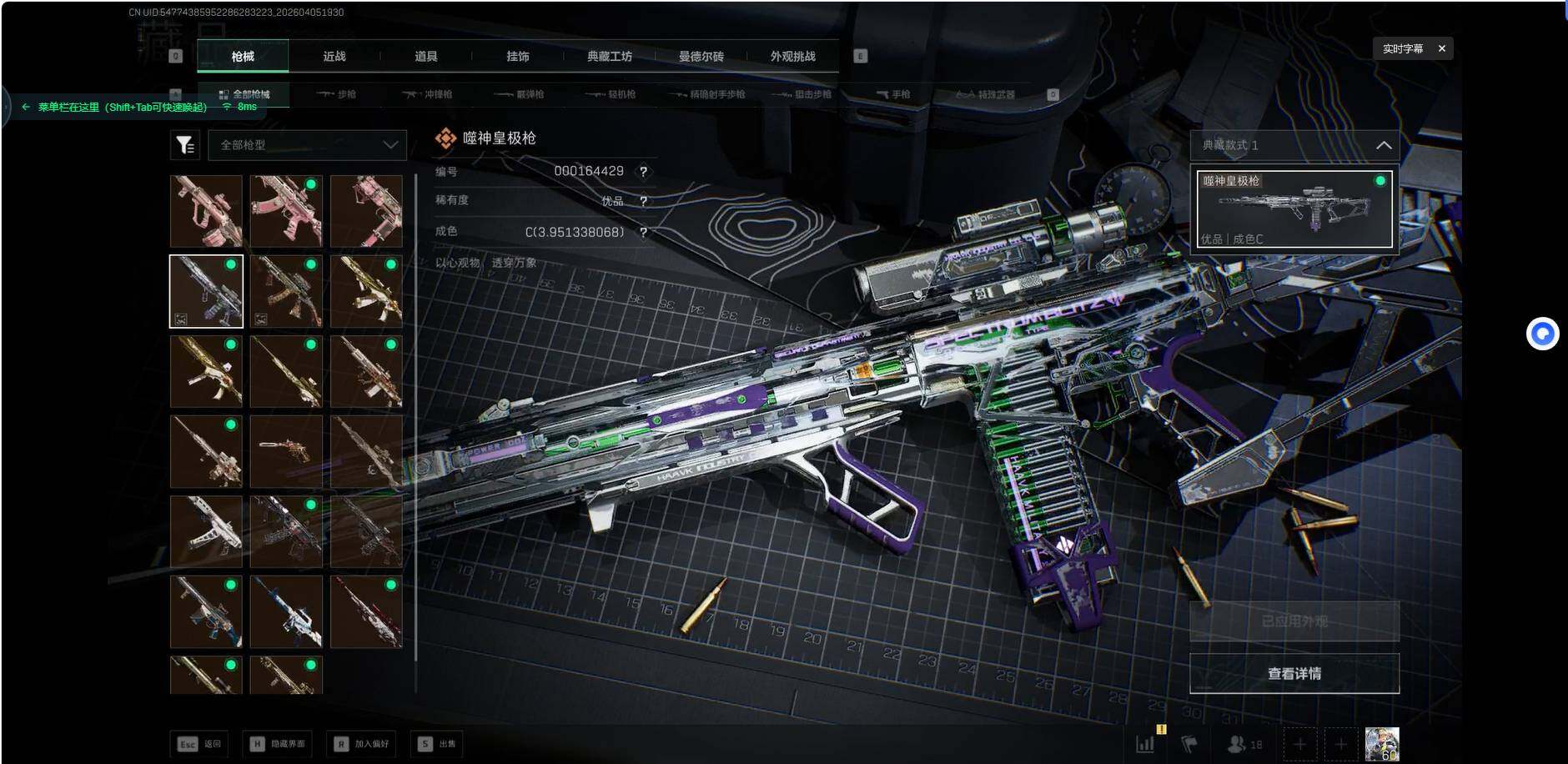Add skin to favorites with 加入偏好

(x=361, y=744)
